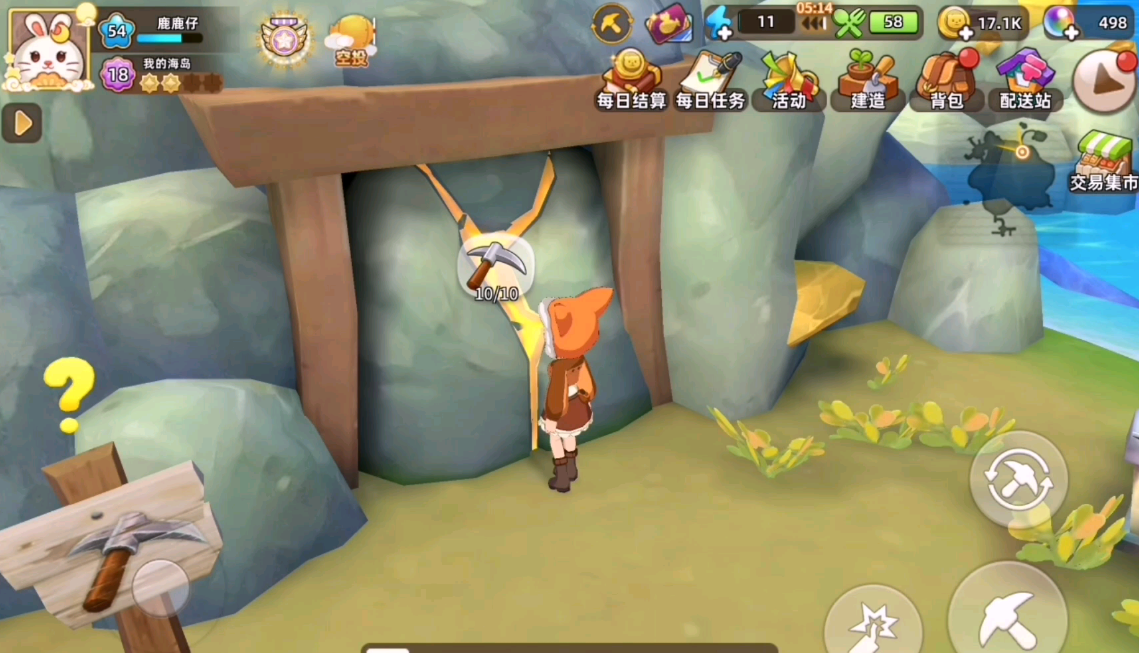Screen dimensions: 1139x653
Task: Tap the switch-tool button with circular arrows
Action: click(x=1018, y=479)
